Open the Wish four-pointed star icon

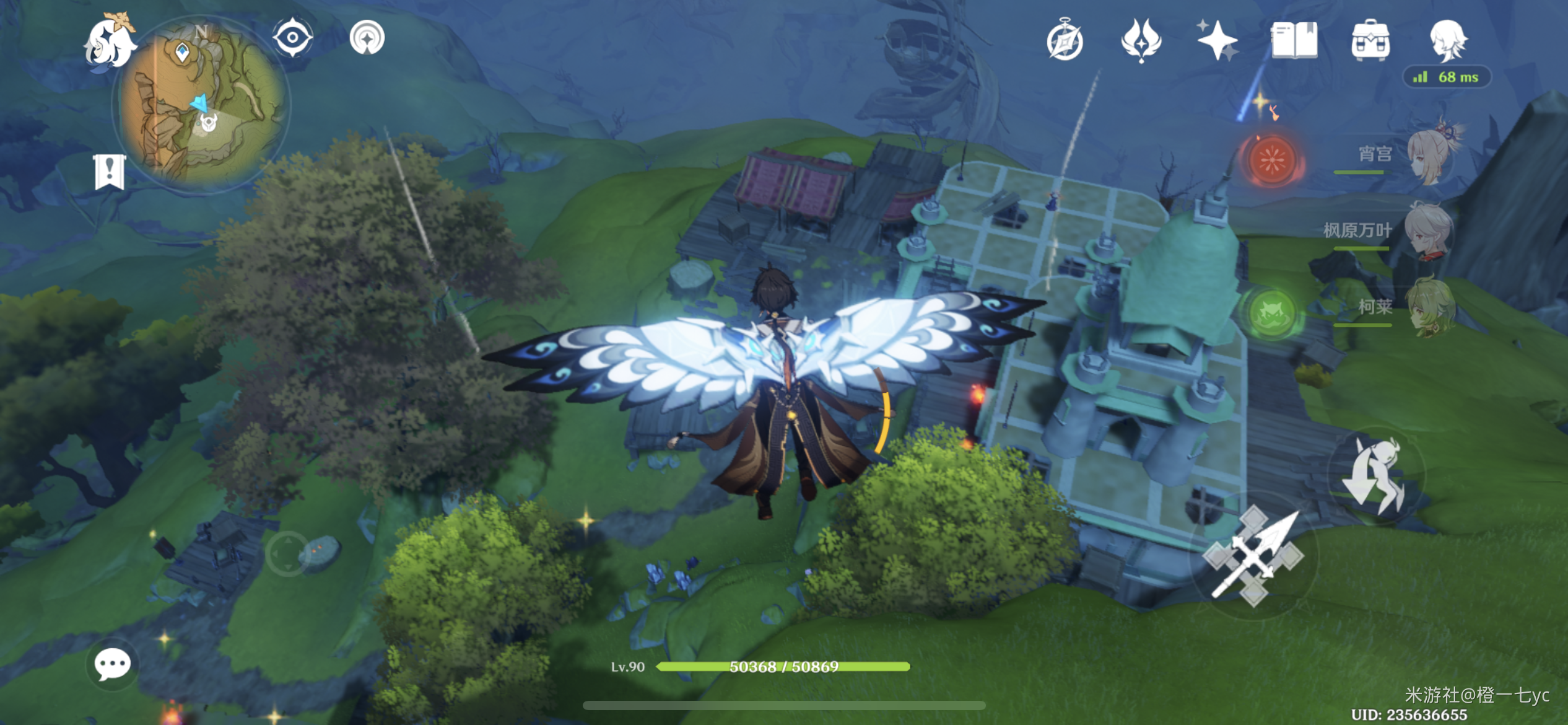[x=1217, y=41]
